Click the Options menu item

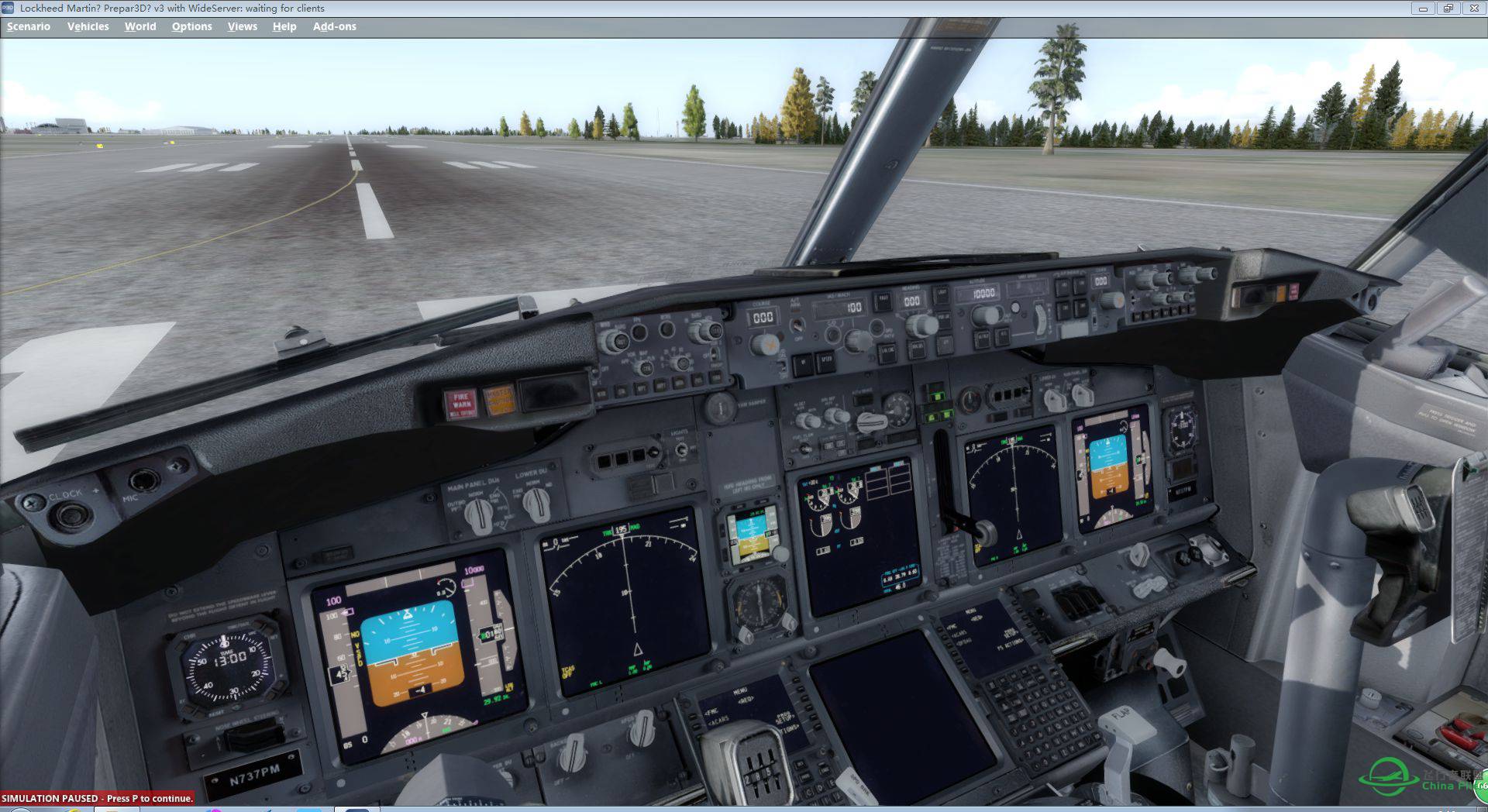(x=191, y=26)
